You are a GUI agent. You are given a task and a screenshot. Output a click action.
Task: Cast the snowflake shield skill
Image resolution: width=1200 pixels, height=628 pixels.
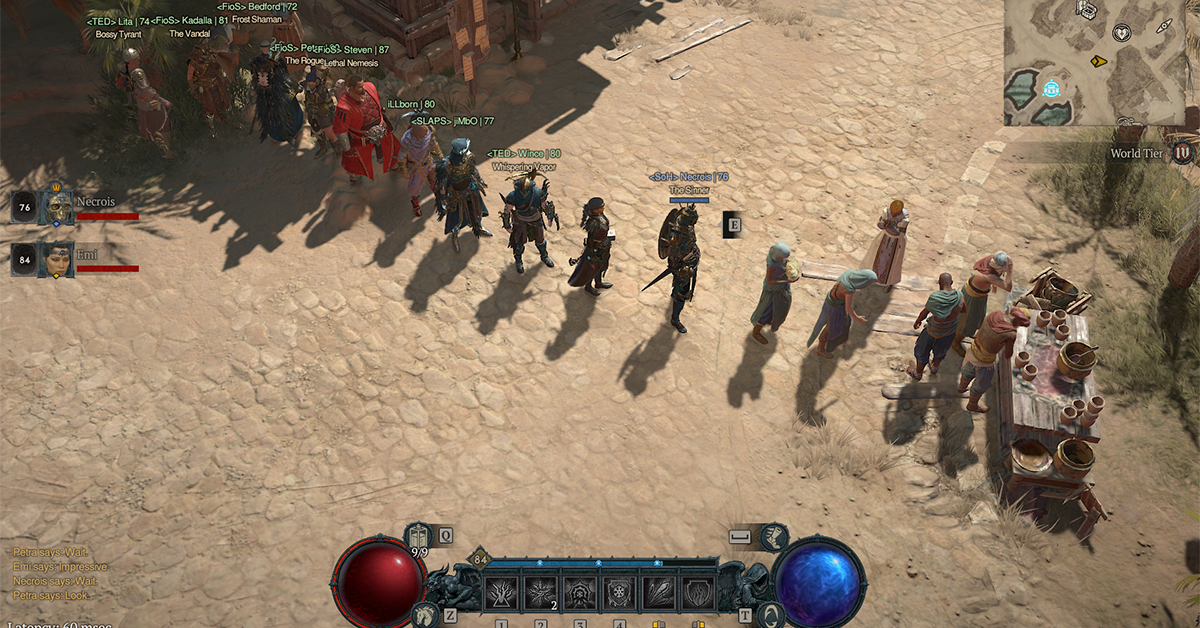coord(619,594)
